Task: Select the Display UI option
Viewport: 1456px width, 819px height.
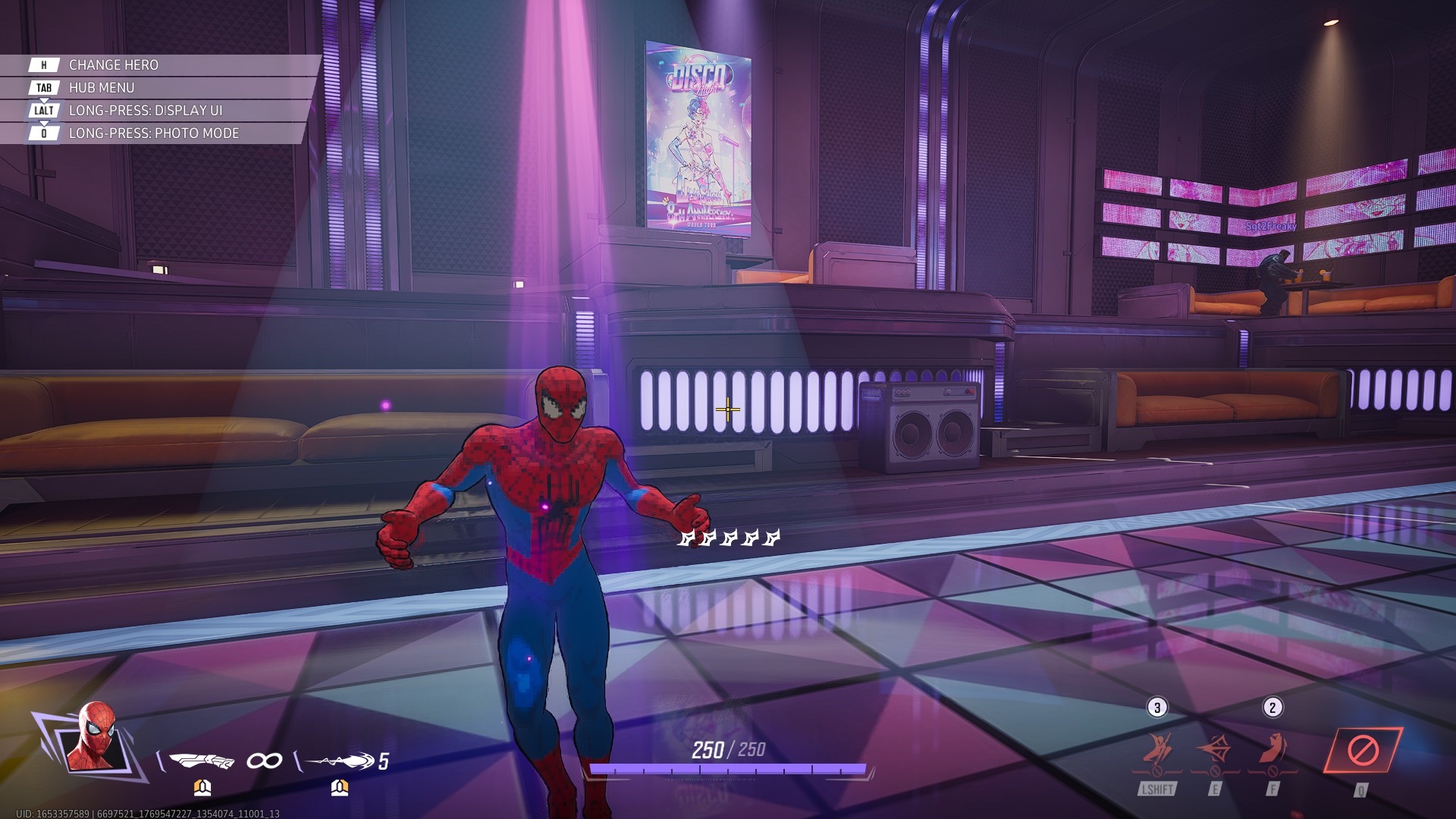Action: [x=145, y=111]
